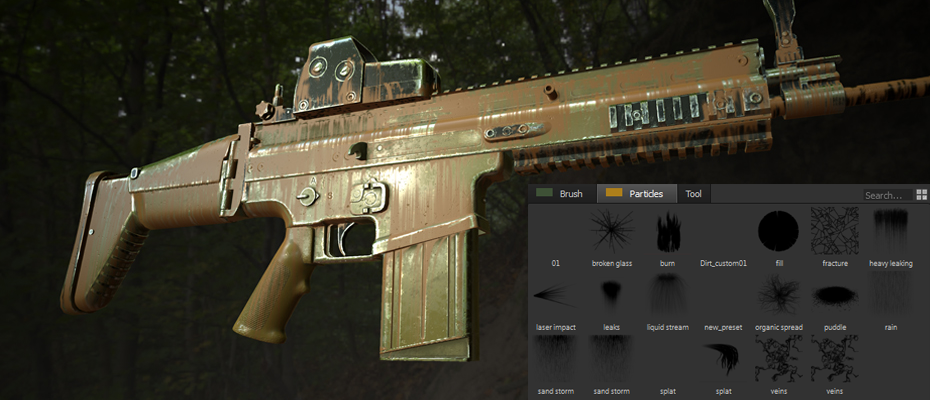Select the fracture particle preset
The height and width of the screenshot is (400, 930).
point(835,232)
